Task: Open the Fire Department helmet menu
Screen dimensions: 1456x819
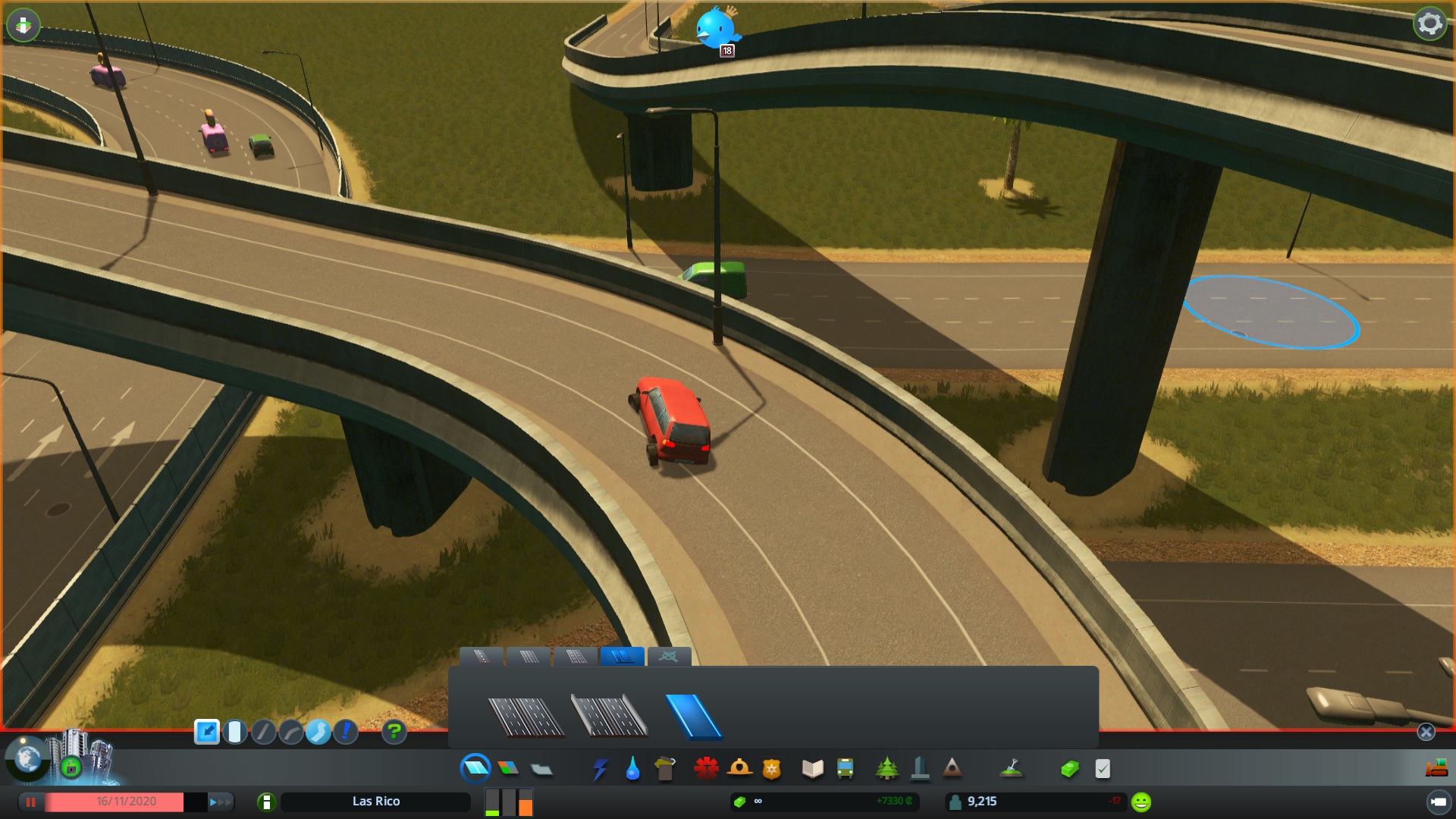Action: pos(739,769)
